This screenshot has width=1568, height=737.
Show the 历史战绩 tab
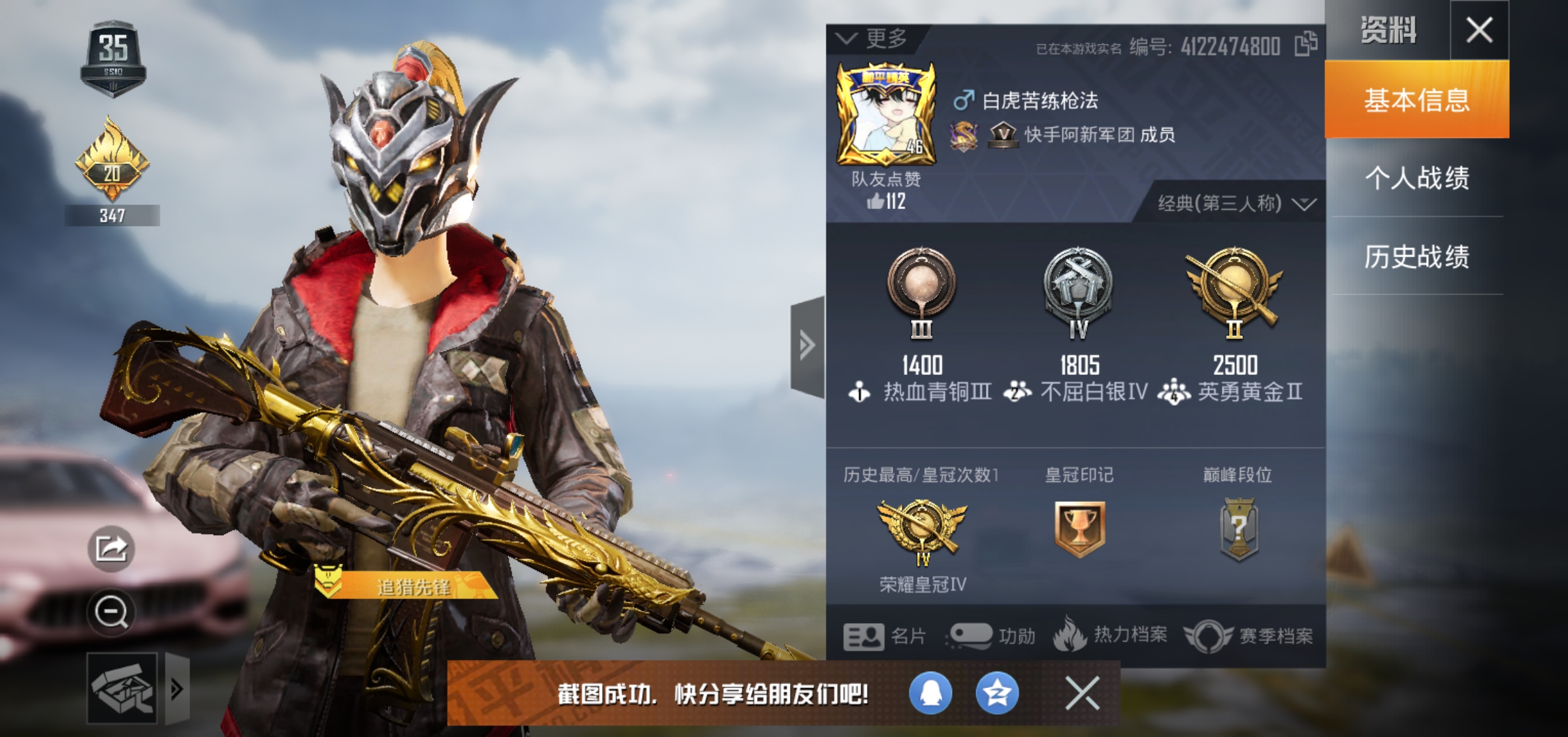[1416, 256]
